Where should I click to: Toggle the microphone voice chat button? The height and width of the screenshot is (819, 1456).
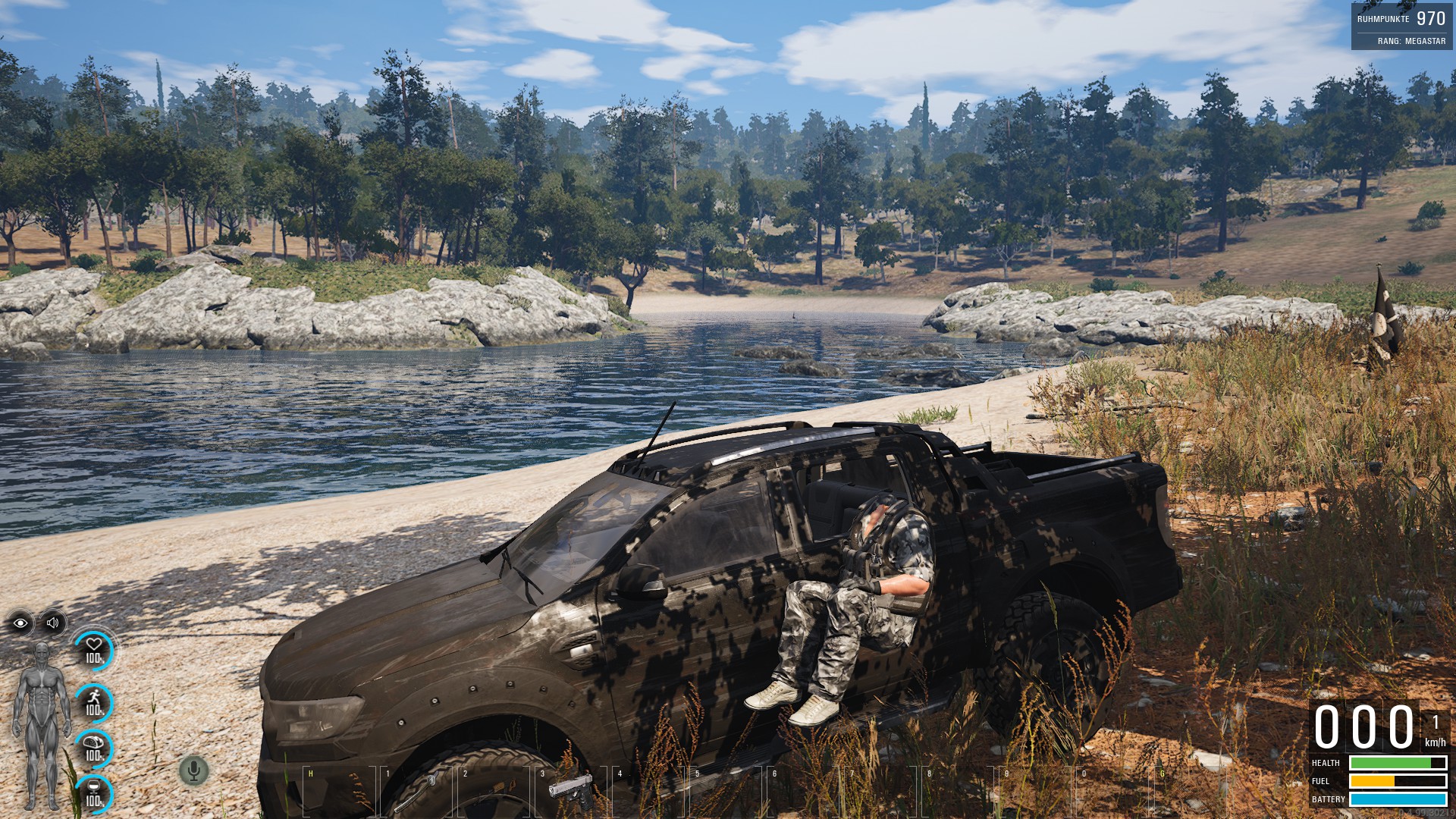point(193,771)
